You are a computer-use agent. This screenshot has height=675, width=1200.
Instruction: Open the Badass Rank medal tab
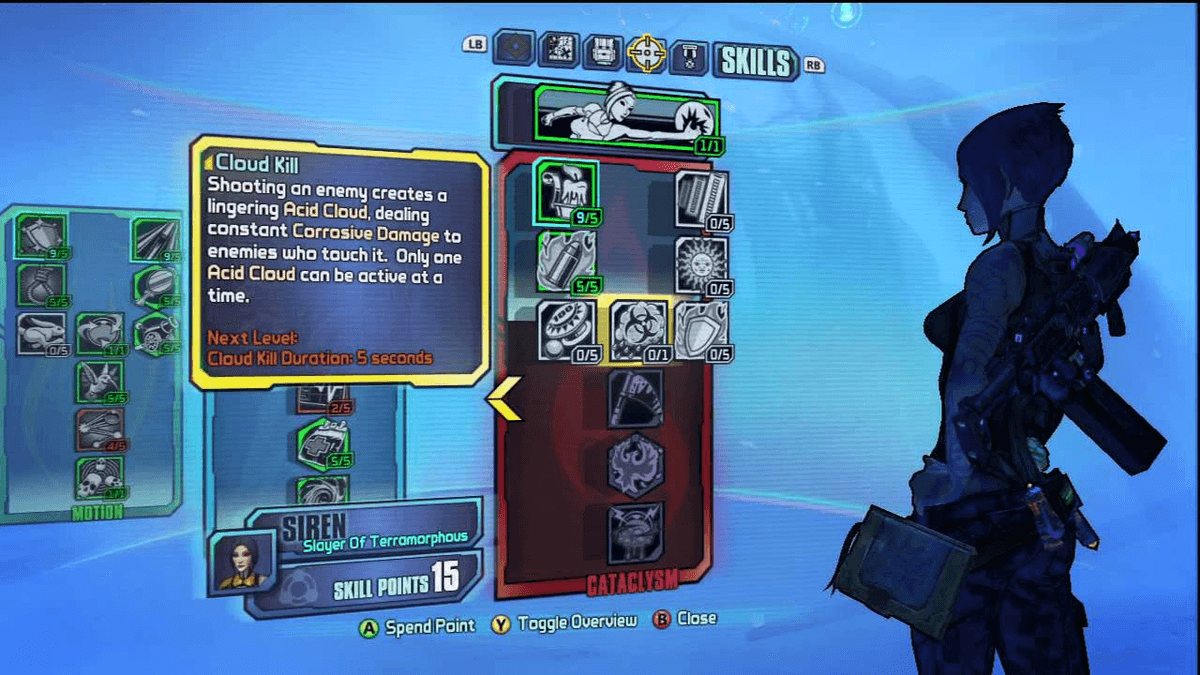690,54
